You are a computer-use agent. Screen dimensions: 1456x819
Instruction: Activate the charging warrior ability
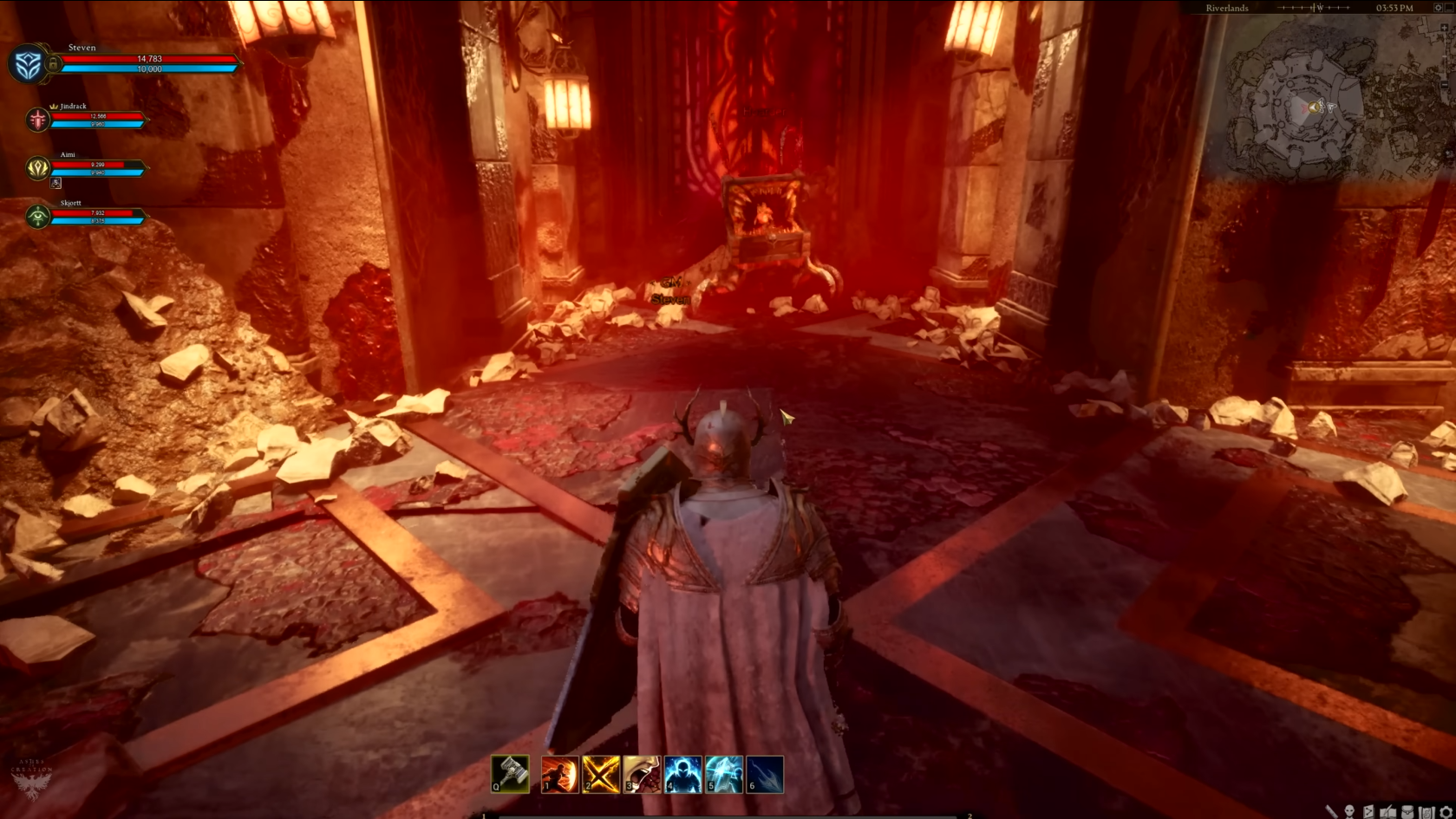coord(559,774)
